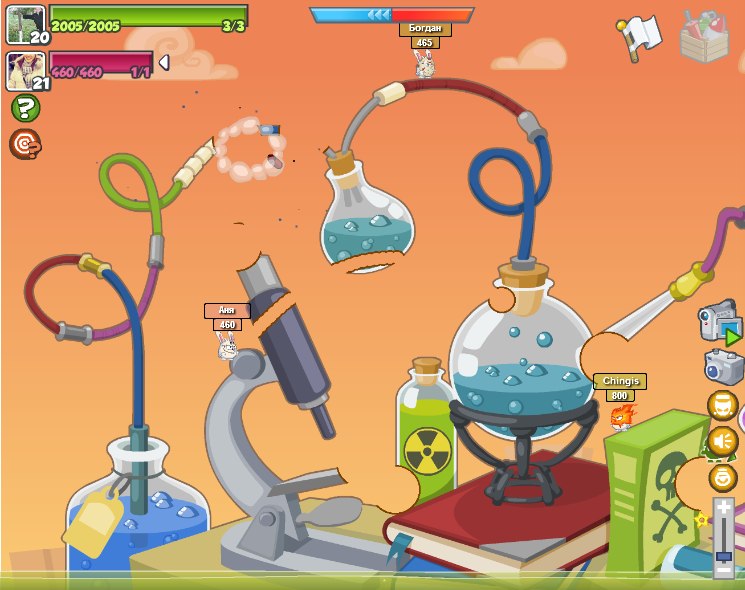The image size is (745, 590).
Task: Select the level 21 player avatar
Action: 25,70
